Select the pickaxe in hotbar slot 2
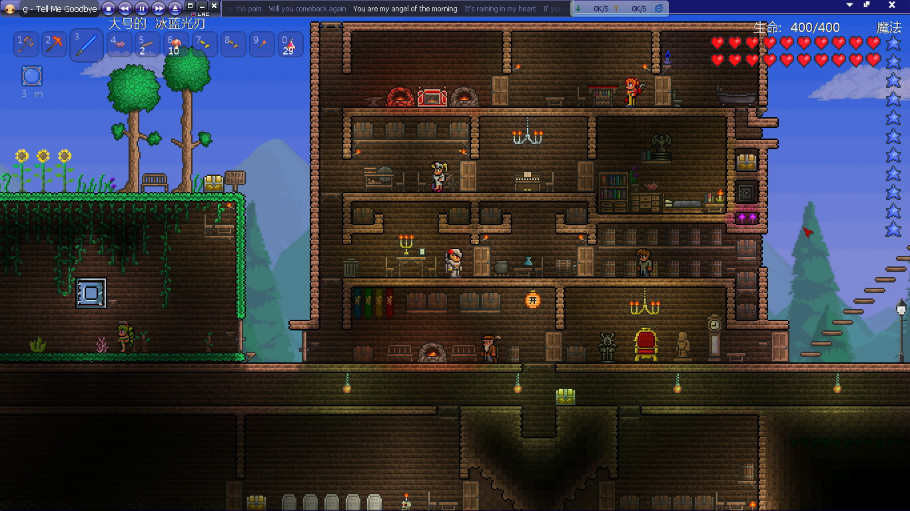 tap(55, 44)
